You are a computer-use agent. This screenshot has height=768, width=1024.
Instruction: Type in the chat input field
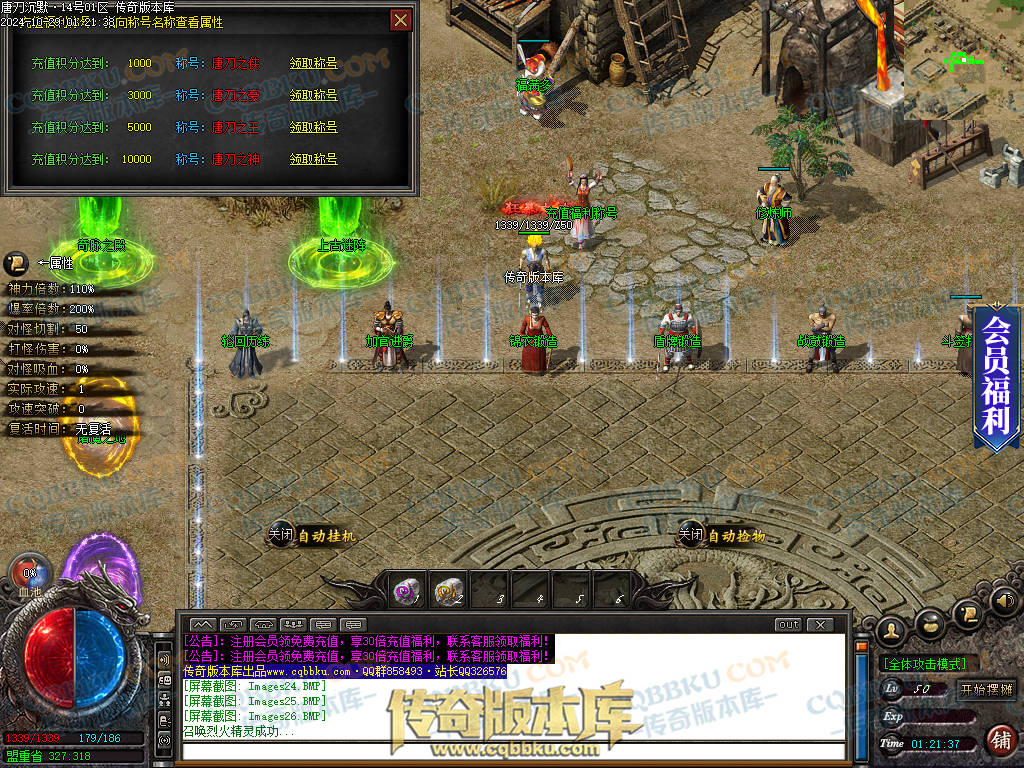point(510,749)
